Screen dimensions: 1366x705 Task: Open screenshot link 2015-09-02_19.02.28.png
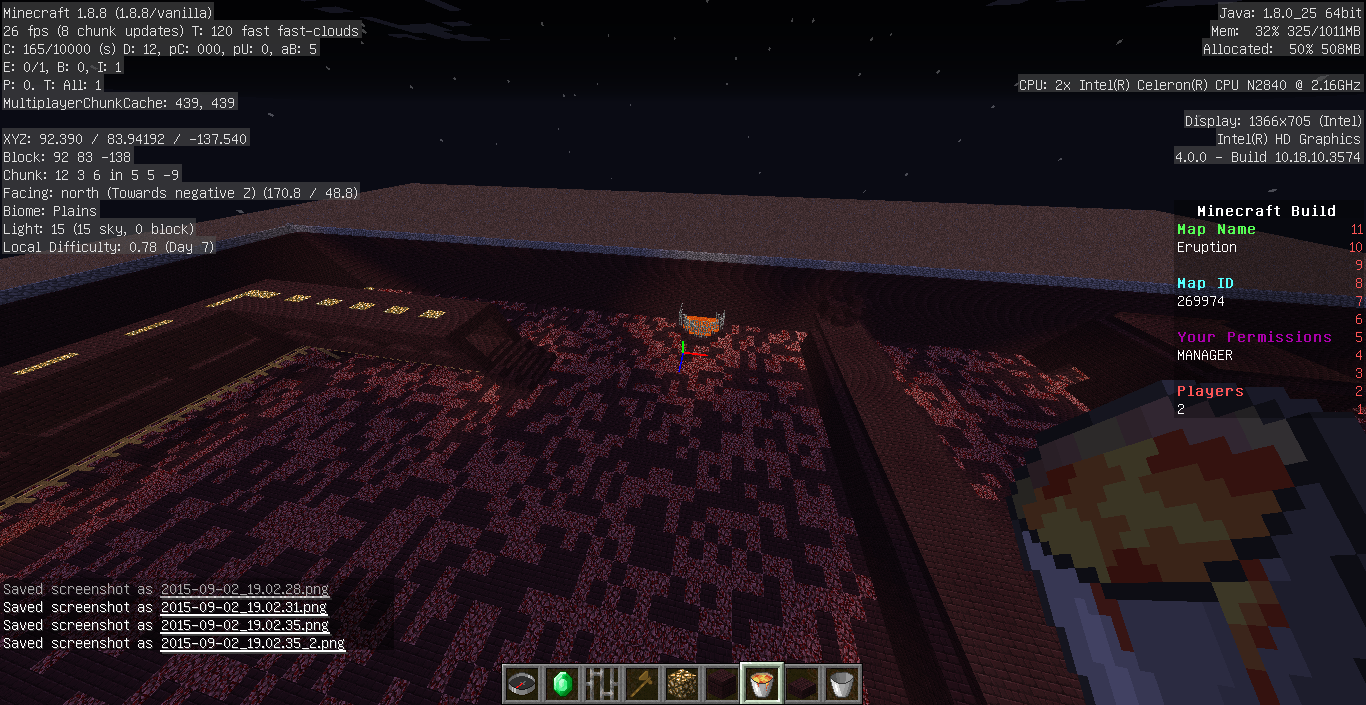(244, 589)
